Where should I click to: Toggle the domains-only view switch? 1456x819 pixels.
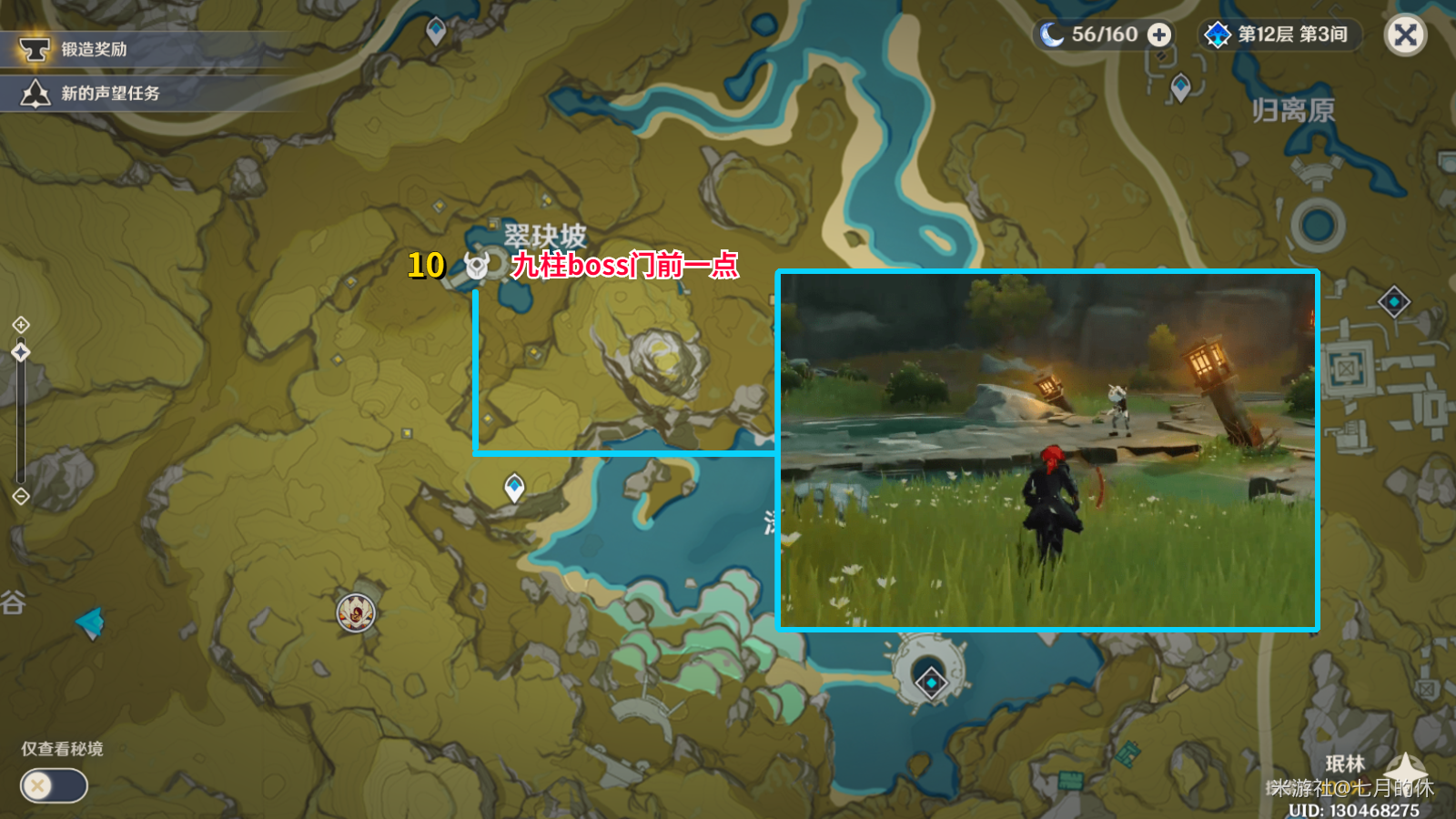pyautogui.click(x=54, y=785)
